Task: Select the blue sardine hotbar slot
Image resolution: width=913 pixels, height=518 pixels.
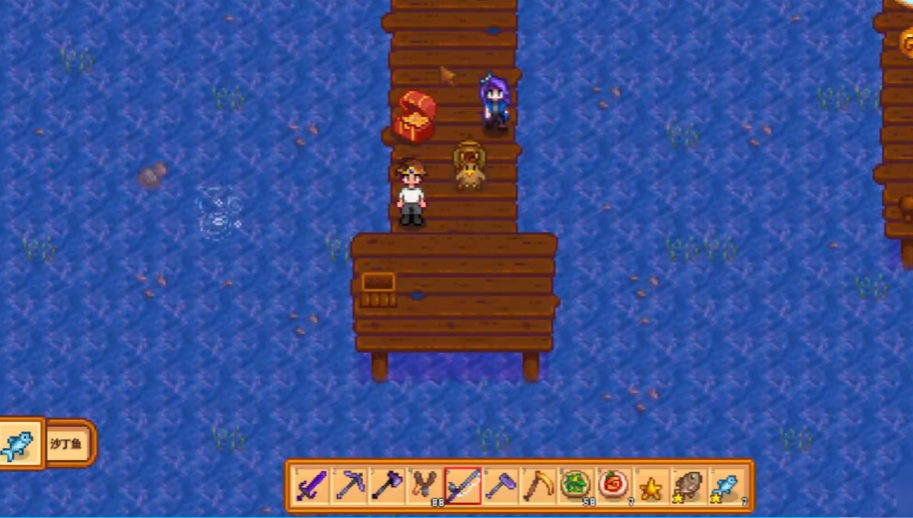Action: click(726, 487)
